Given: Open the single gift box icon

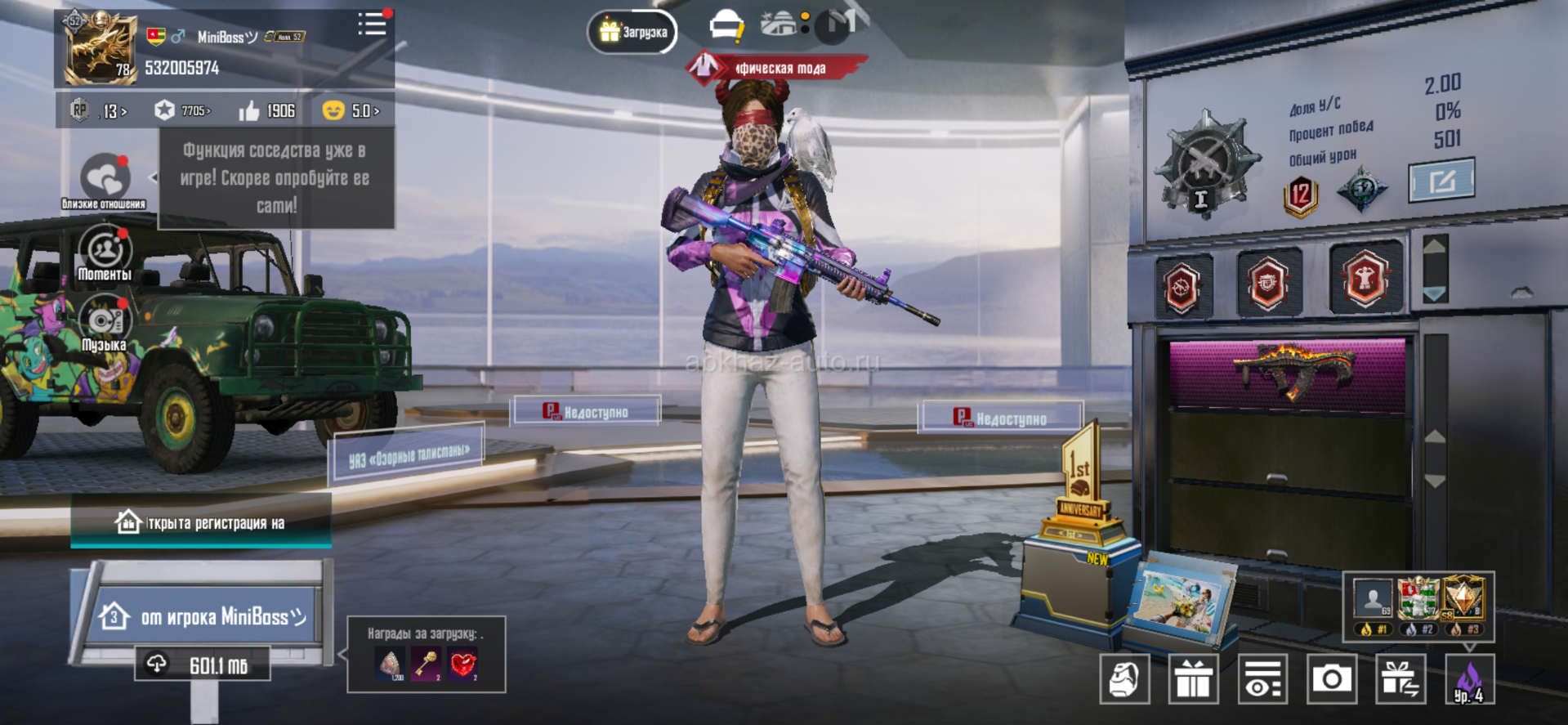Looking at the screenshot, I should point(1194,678).
